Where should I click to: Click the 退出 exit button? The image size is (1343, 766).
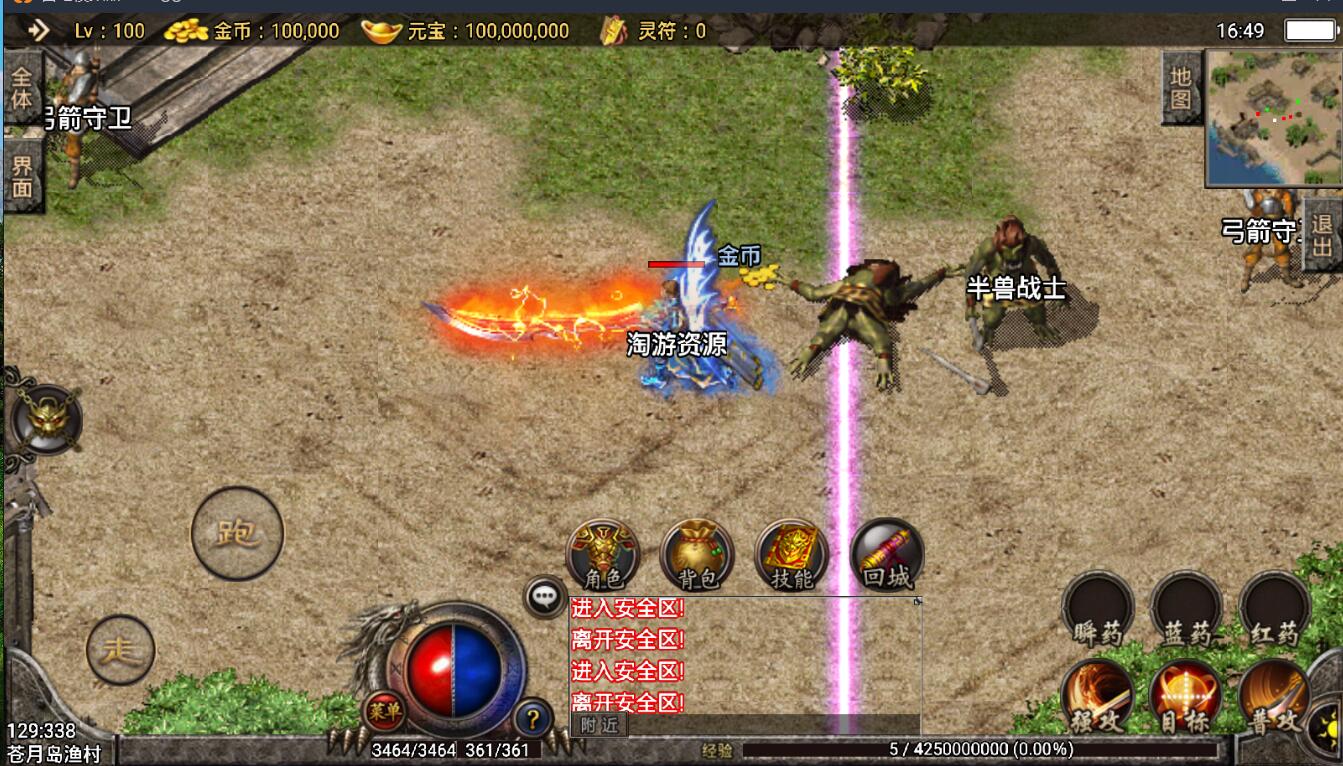(x=1322, y=235)
